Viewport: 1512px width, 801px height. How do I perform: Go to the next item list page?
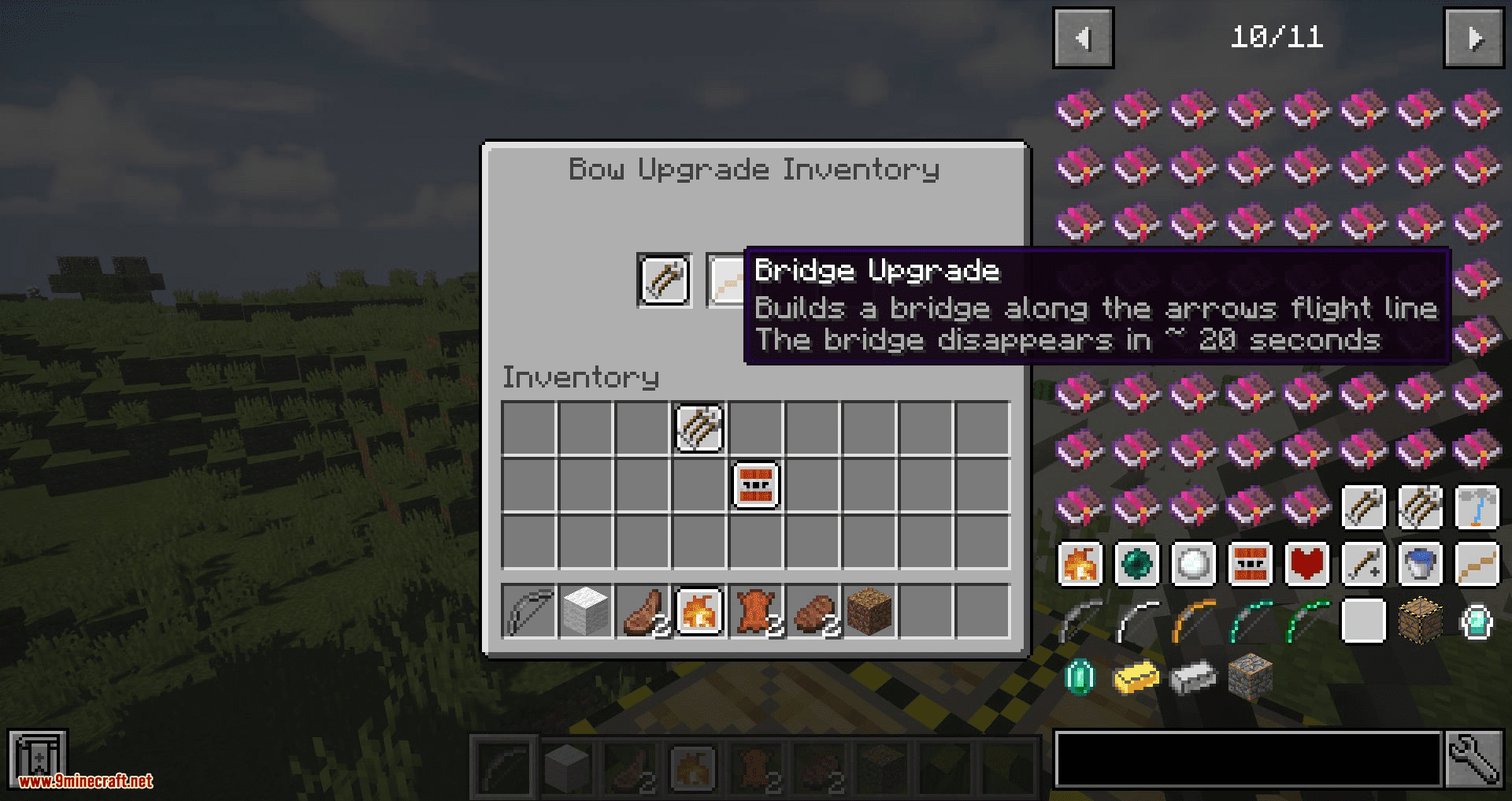pos(1473,38)
